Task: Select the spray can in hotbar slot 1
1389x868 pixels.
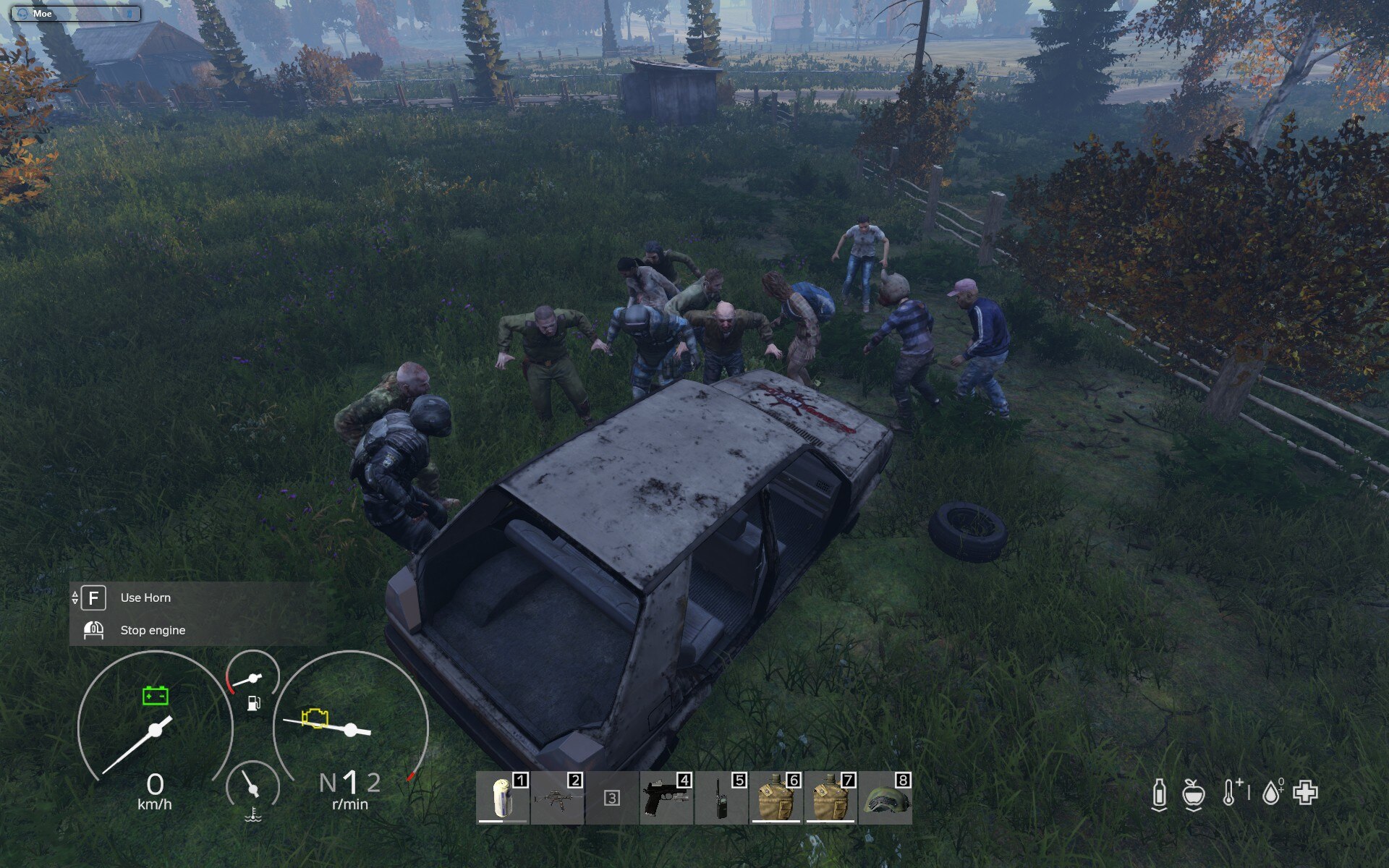Action: pos(503,798)
